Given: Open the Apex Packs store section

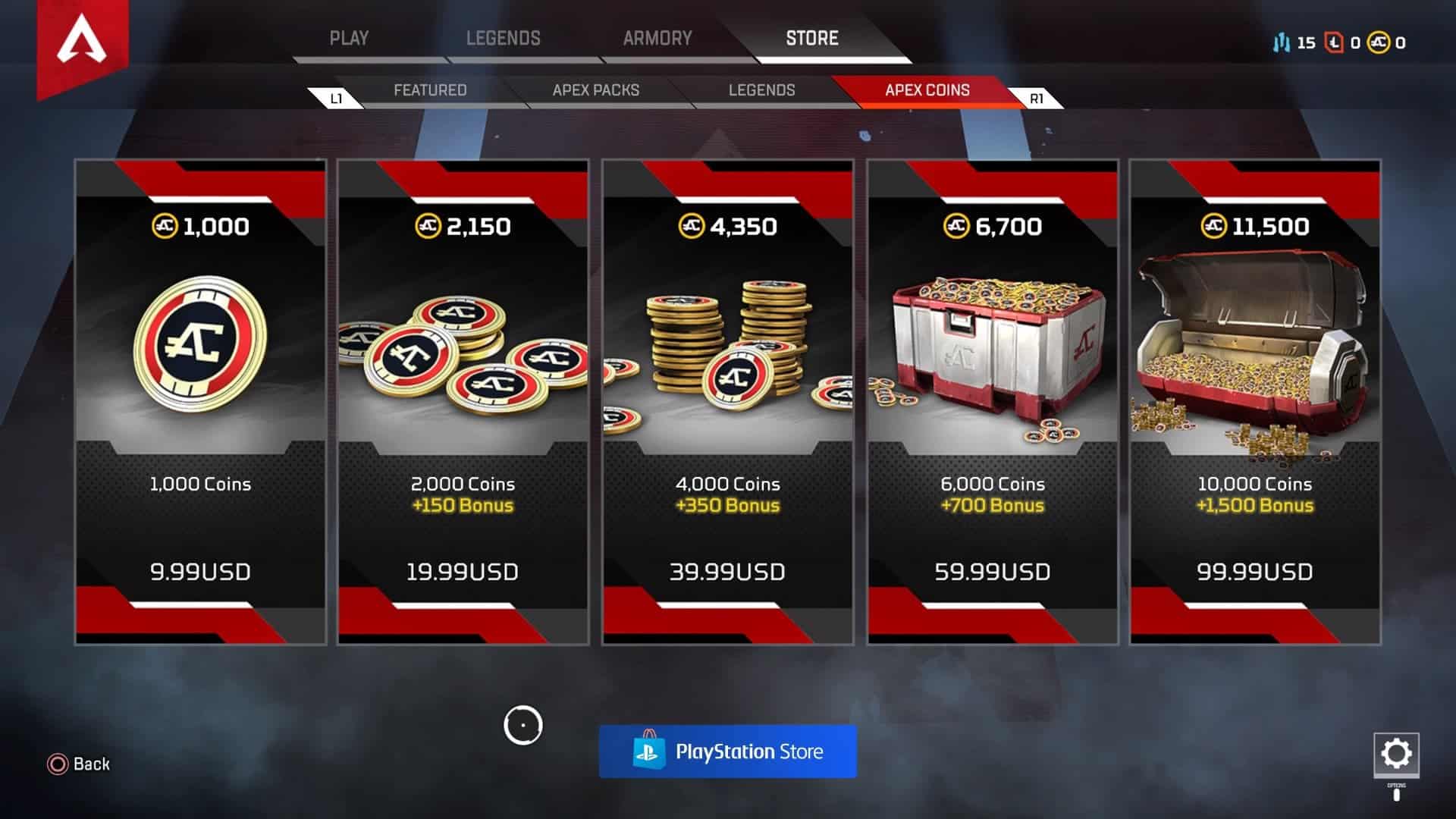Looking at the screenshot, I should [596, 90].
